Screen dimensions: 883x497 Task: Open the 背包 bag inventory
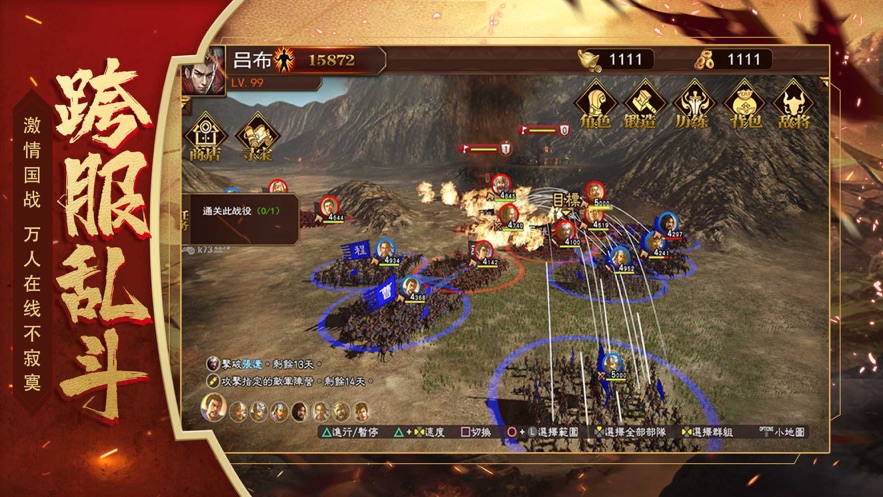coord(743,104)
